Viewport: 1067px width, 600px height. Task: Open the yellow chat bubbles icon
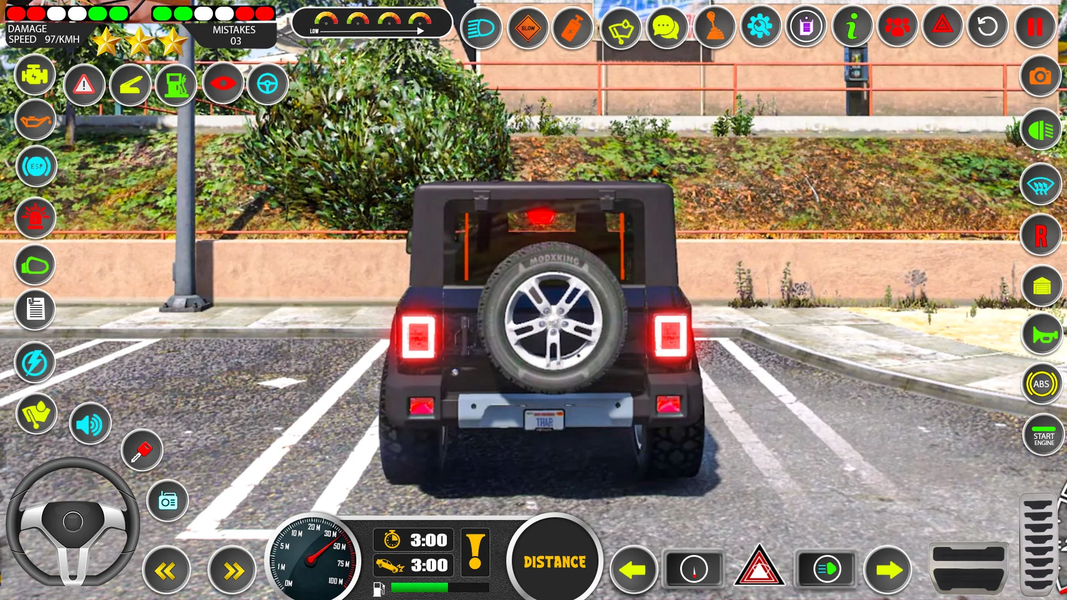[x=667, y=27]
